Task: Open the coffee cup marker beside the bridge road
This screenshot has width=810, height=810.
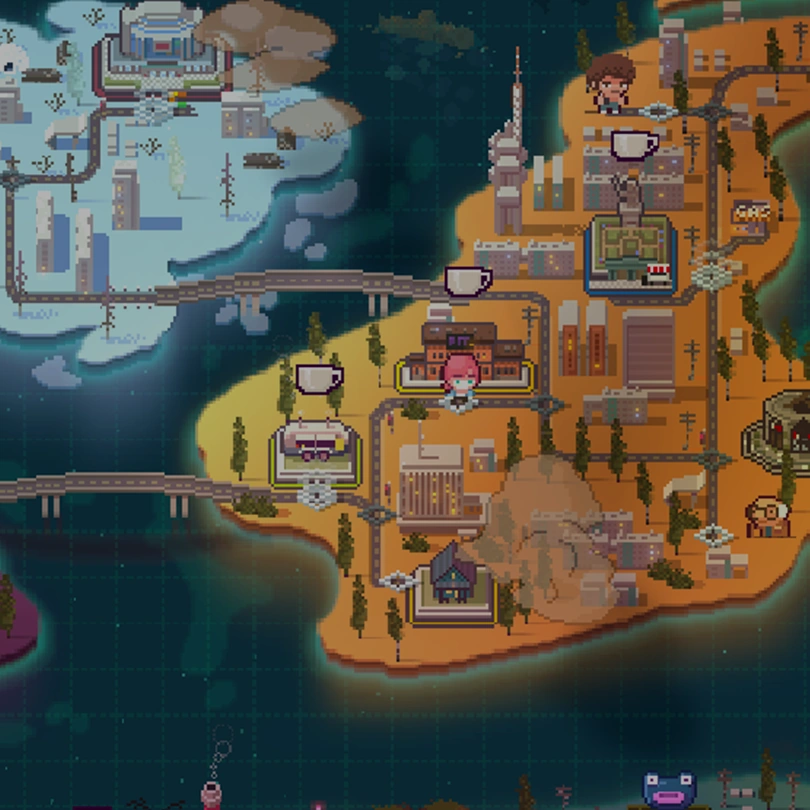Action: click(x=467, y=281)
